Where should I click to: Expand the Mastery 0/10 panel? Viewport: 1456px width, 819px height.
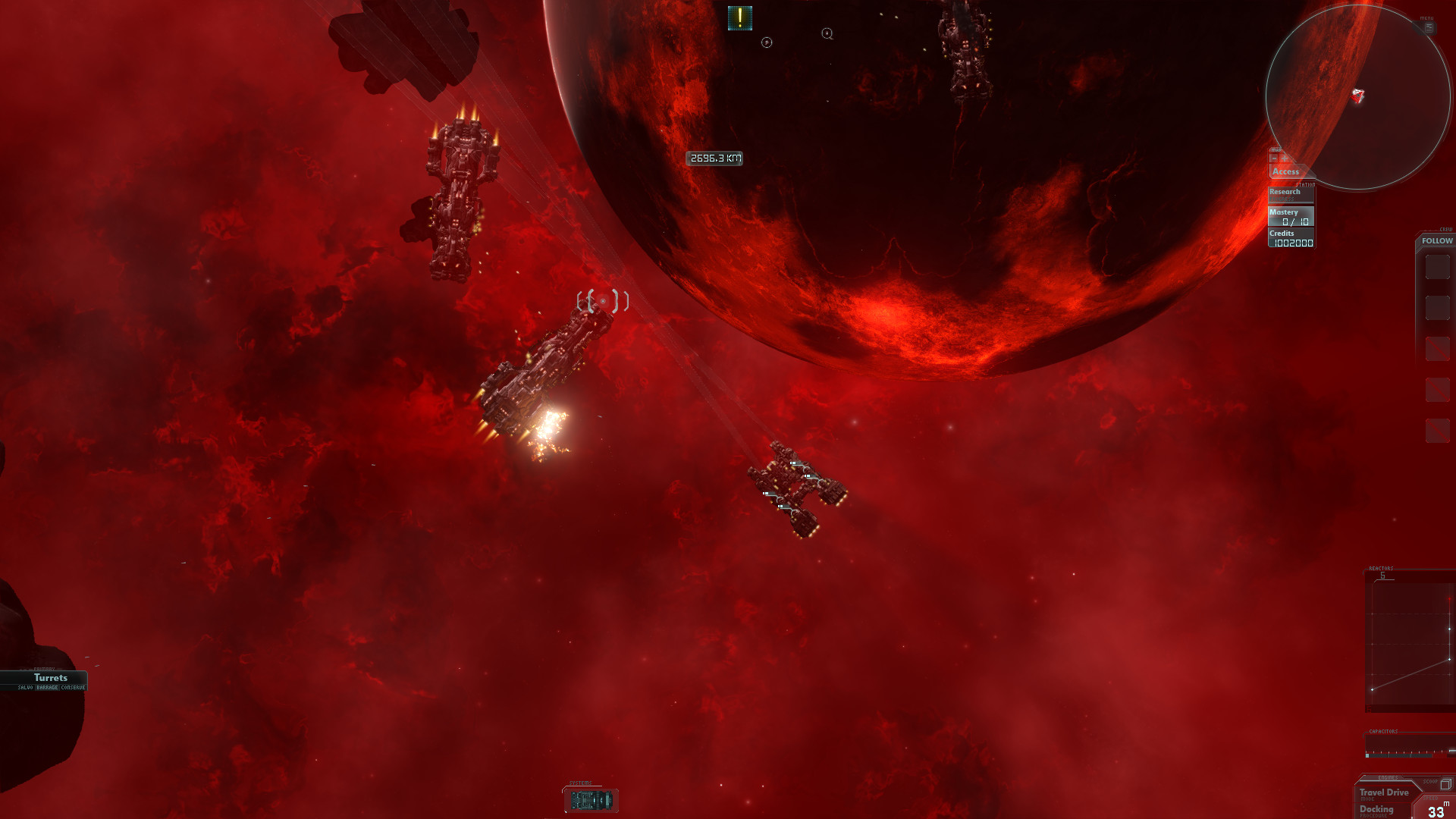pos(1287,216)
